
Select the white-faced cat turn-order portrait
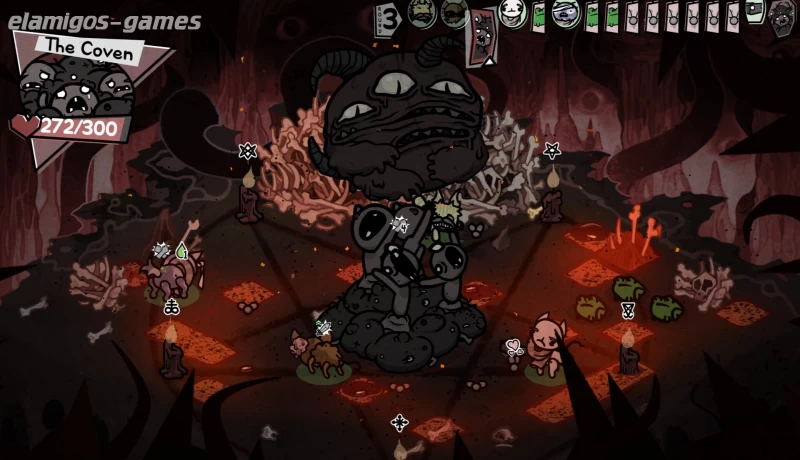point(513,14)
